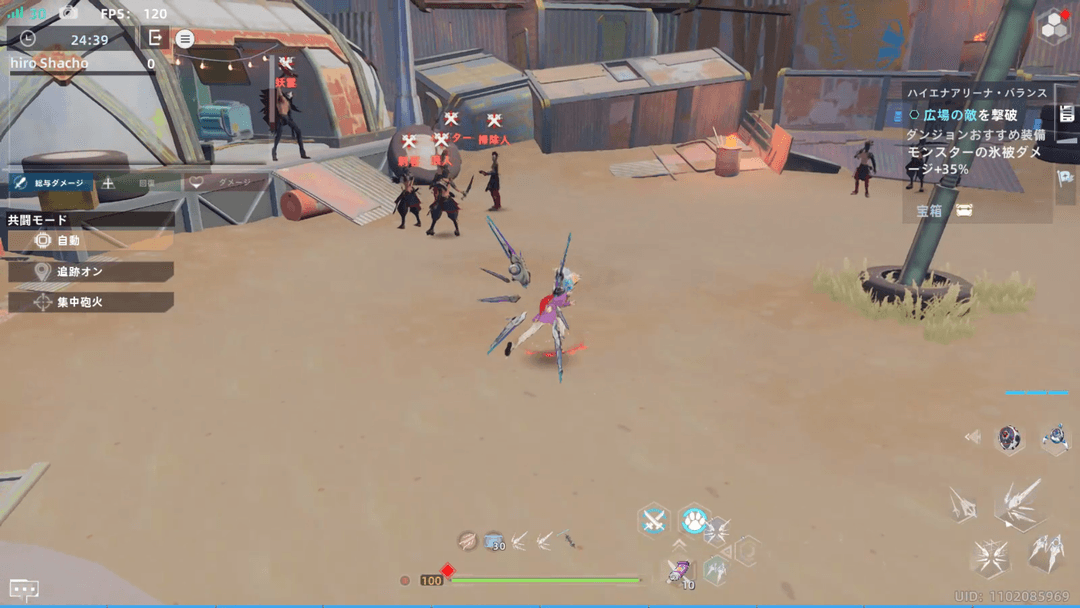This screenshot has width=1080, height=608.
Task: Switch to the 総与ダメージ damage tab
Action: click(50, 184)
